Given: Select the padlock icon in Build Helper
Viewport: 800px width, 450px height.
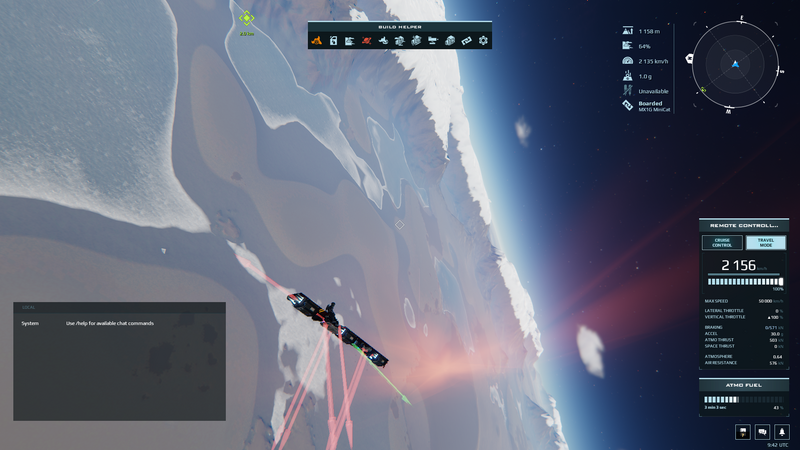Looking at the screenshot, I should tap(333, 41).
